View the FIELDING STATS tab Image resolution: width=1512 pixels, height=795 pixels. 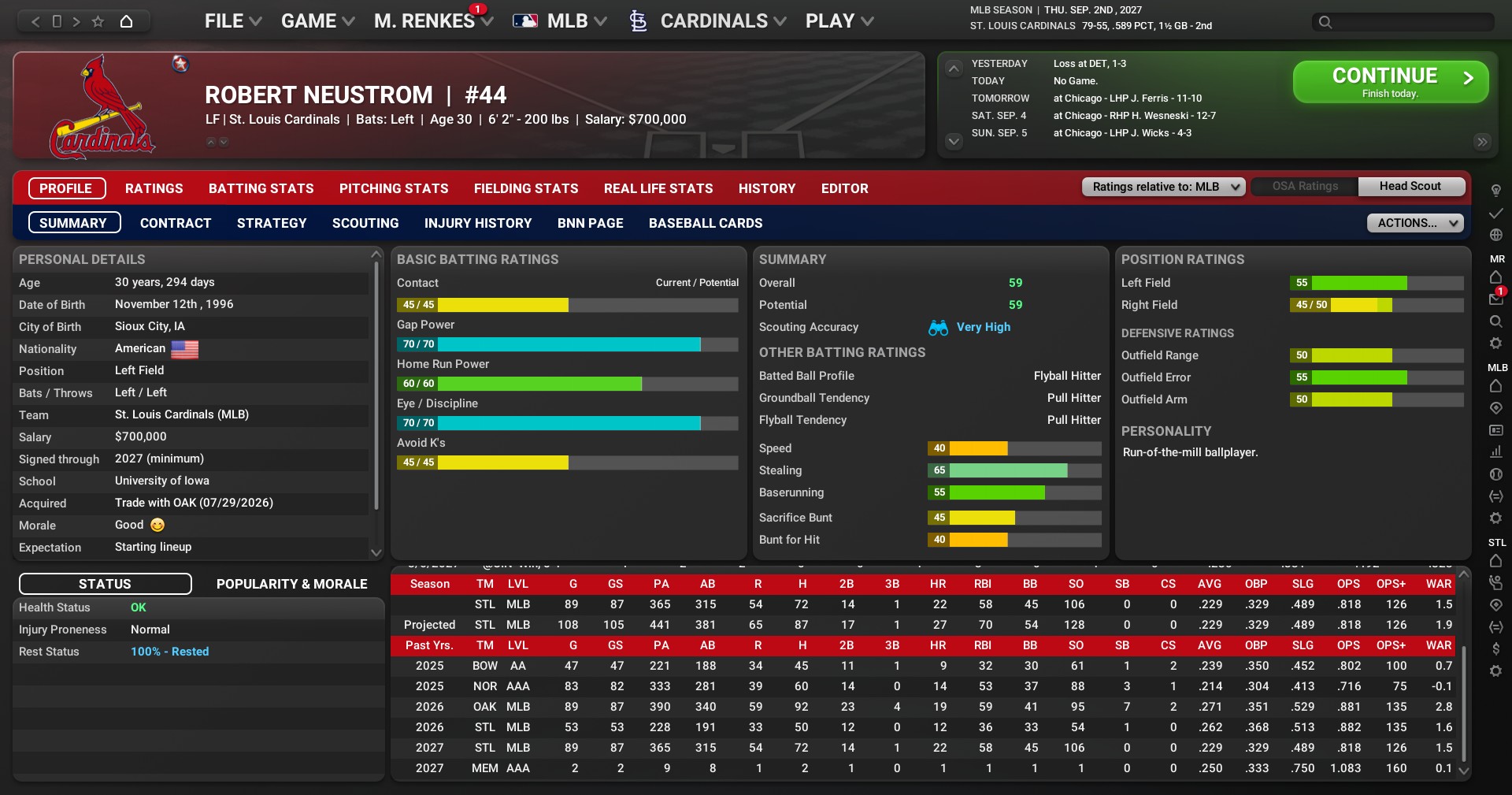click(x=526, y=188)
